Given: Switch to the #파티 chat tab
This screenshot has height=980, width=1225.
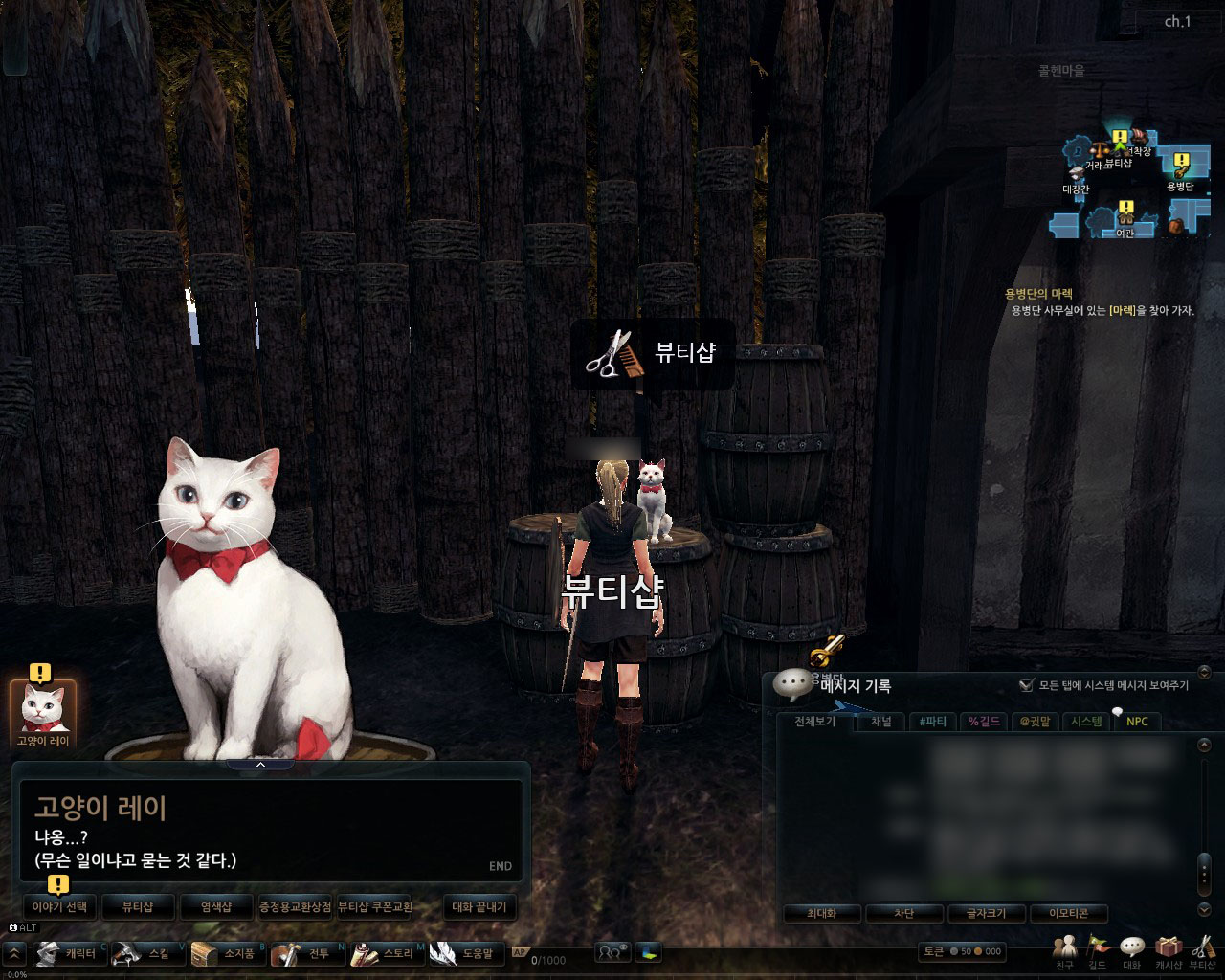Looking at the screenshot, I should point(931,722).
